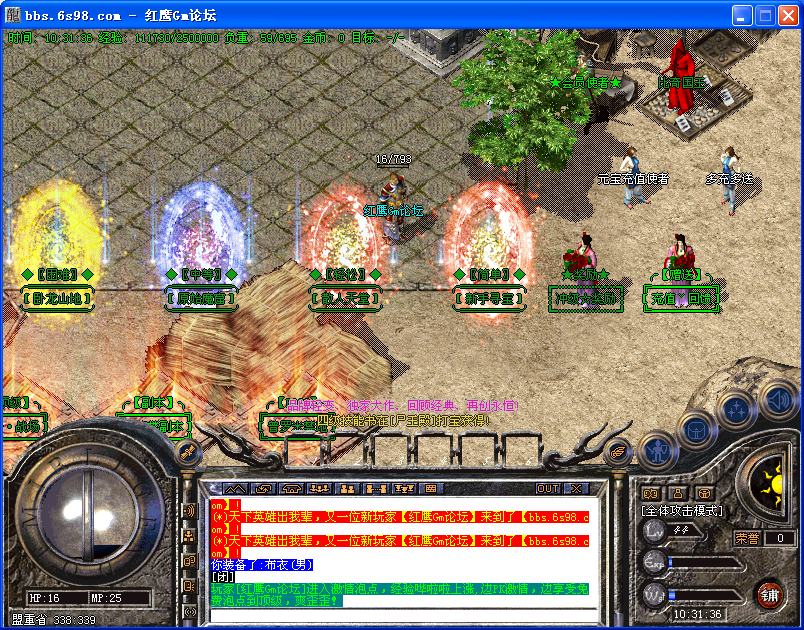The width and height of the screenshot is (804, 630).
Task: Click the chat input line
Action: tap(400, 612)
